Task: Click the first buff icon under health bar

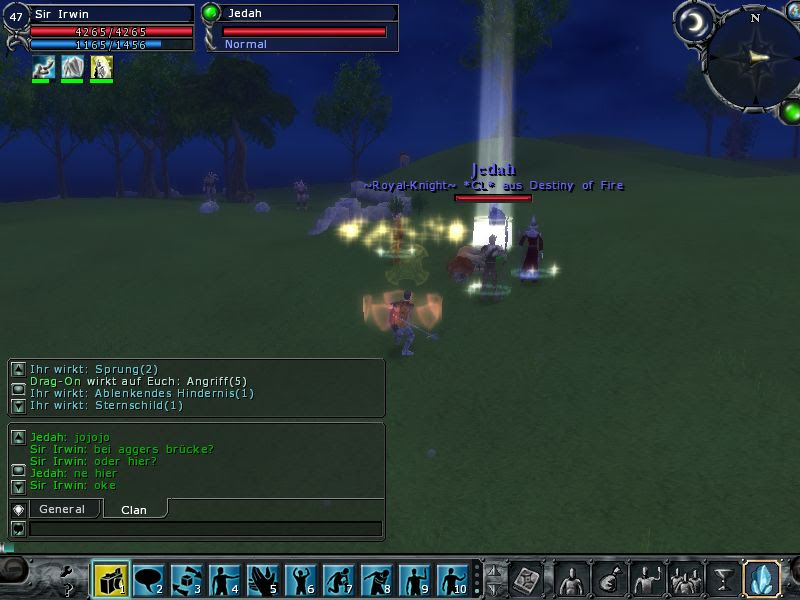Action: pyautogui.click(x=43, y=67)
